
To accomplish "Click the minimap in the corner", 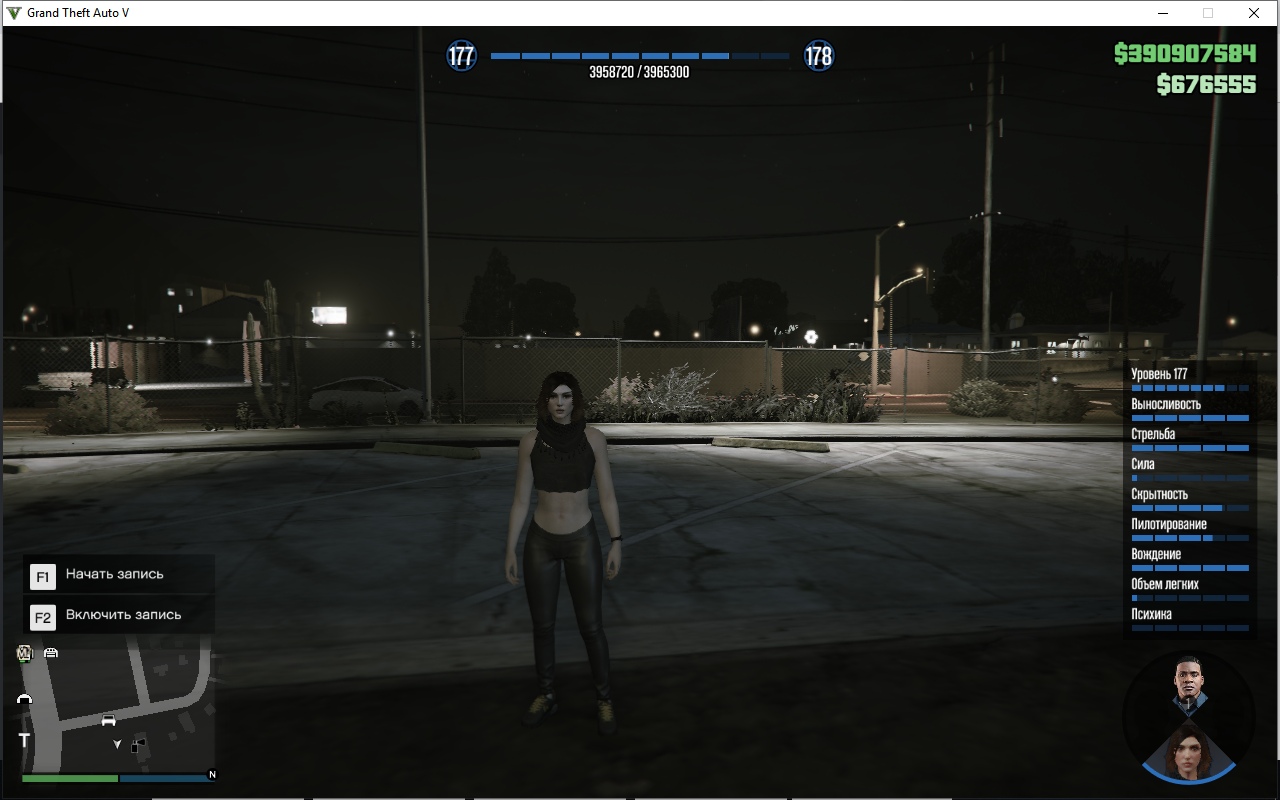I will tap(117, 710).
